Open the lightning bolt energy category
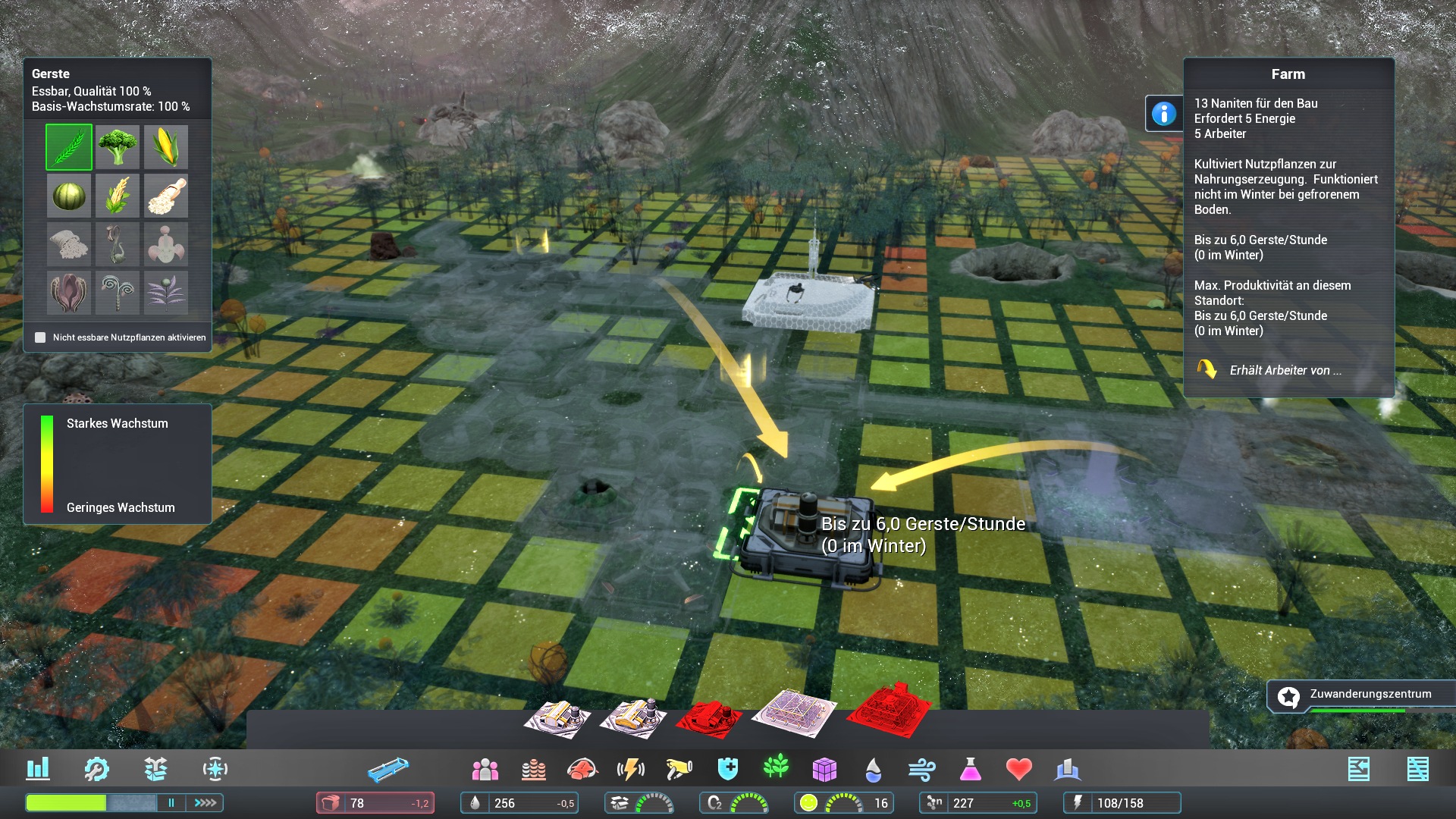This screenshot has height=819, width=1456. 630,770
